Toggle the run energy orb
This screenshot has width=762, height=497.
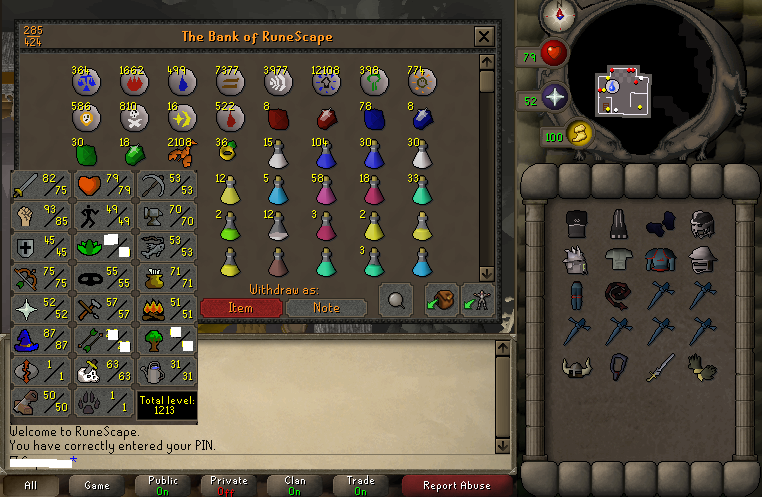click(579, 134)
